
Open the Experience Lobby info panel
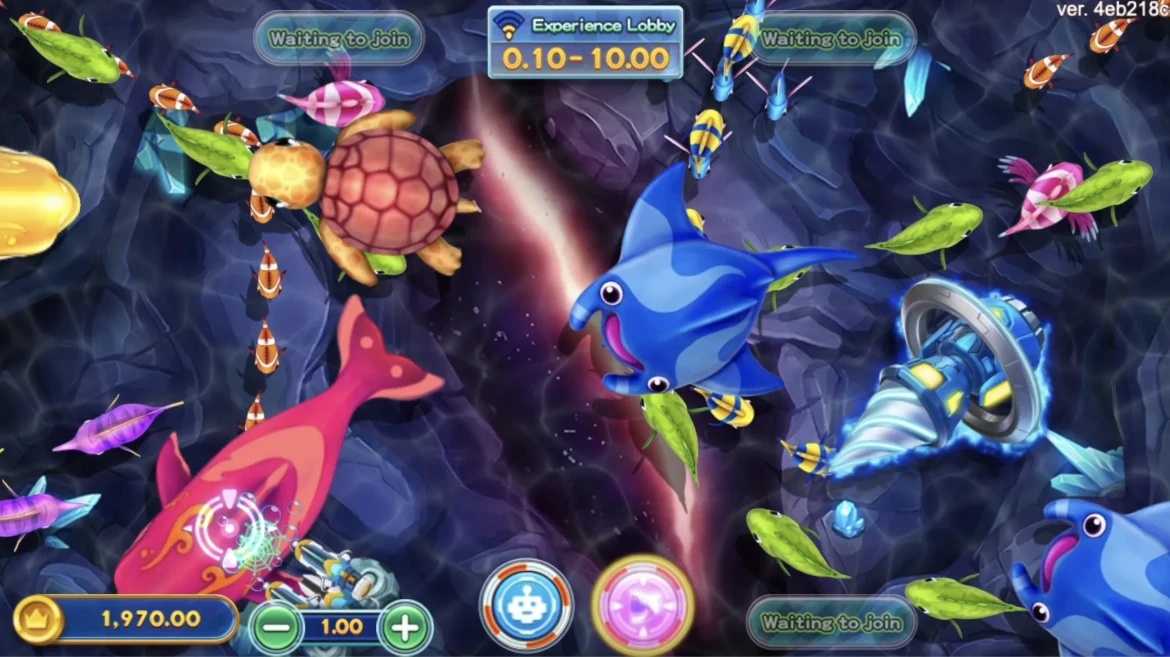pos(586,42)
